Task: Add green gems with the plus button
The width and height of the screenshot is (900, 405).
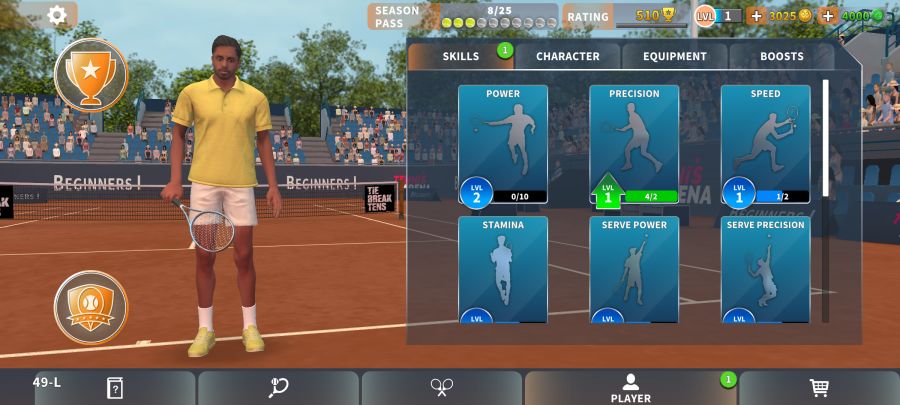Action: coord(828,16)
